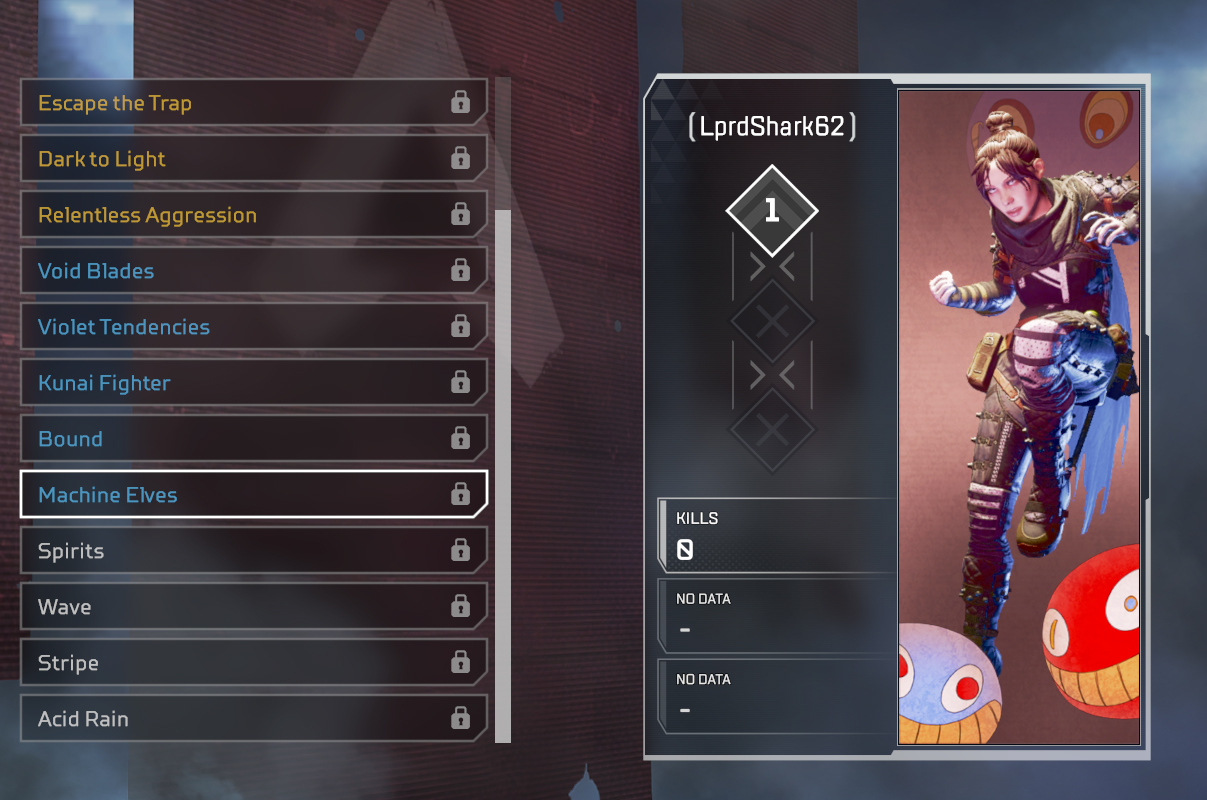Select the Escape the Trap banner frame

tap(253, 103)
